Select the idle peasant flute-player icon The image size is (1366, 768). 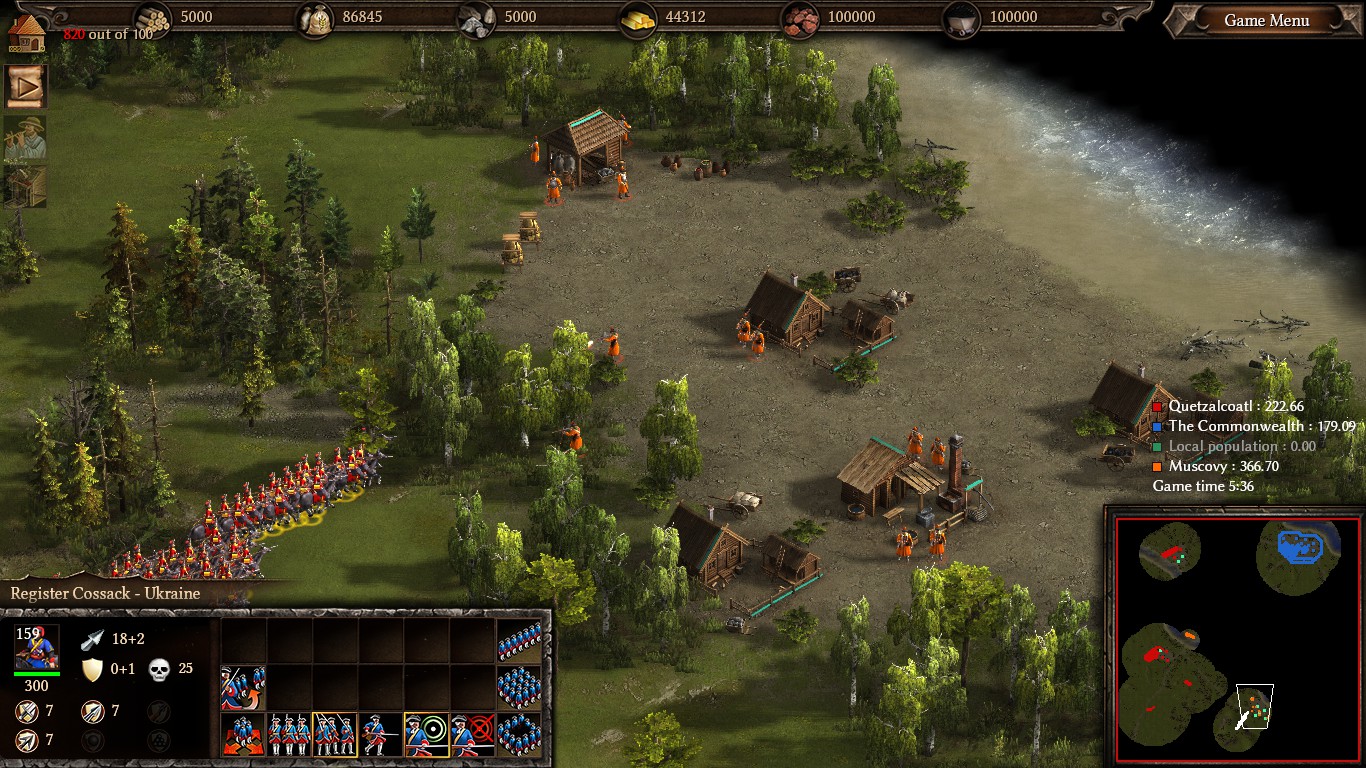click(x=25, y=138)
